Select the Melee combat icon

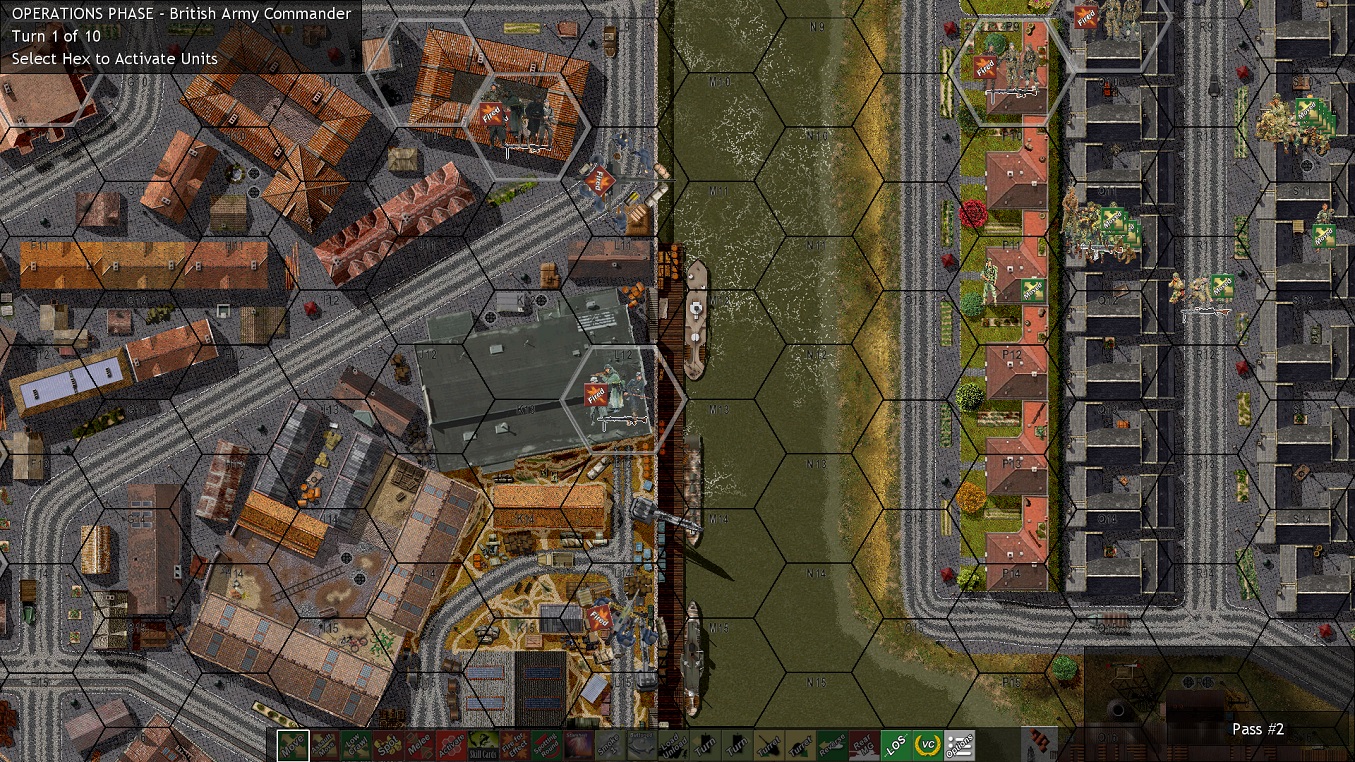[x=420, y=744]
